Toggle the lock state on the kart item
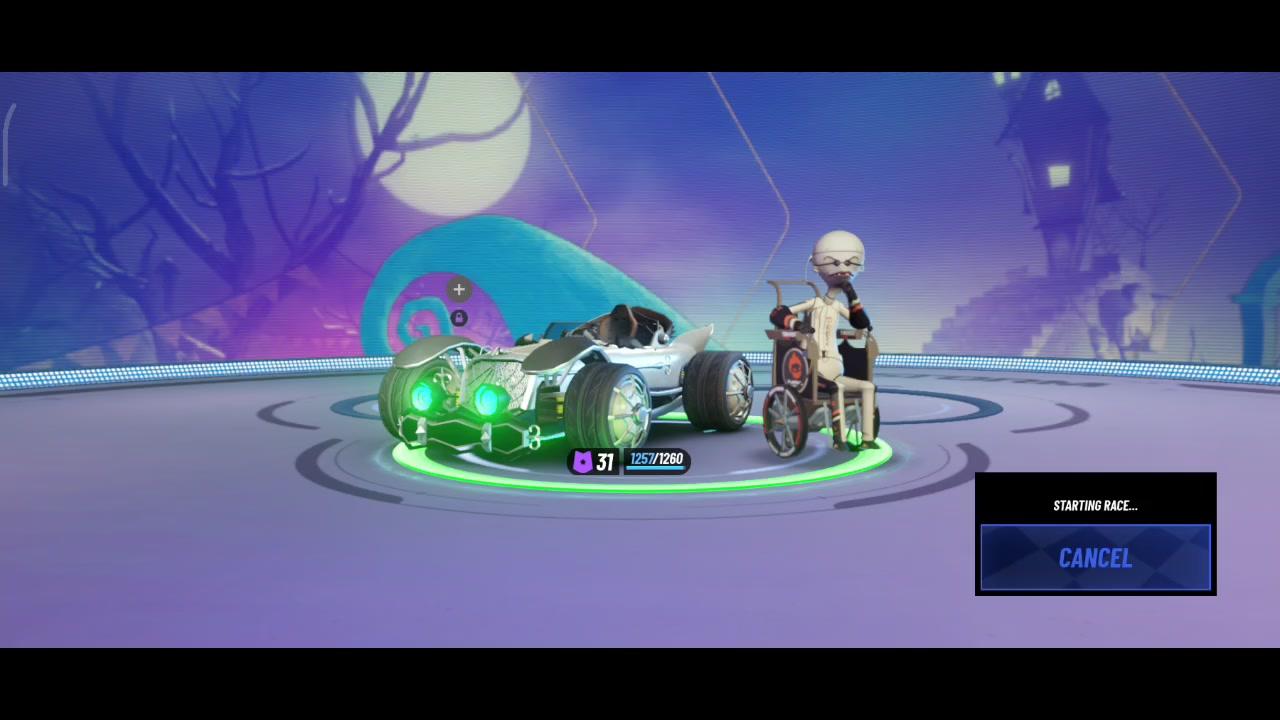The width and height of the screenshot is (1280, 720). click(458, 317)
